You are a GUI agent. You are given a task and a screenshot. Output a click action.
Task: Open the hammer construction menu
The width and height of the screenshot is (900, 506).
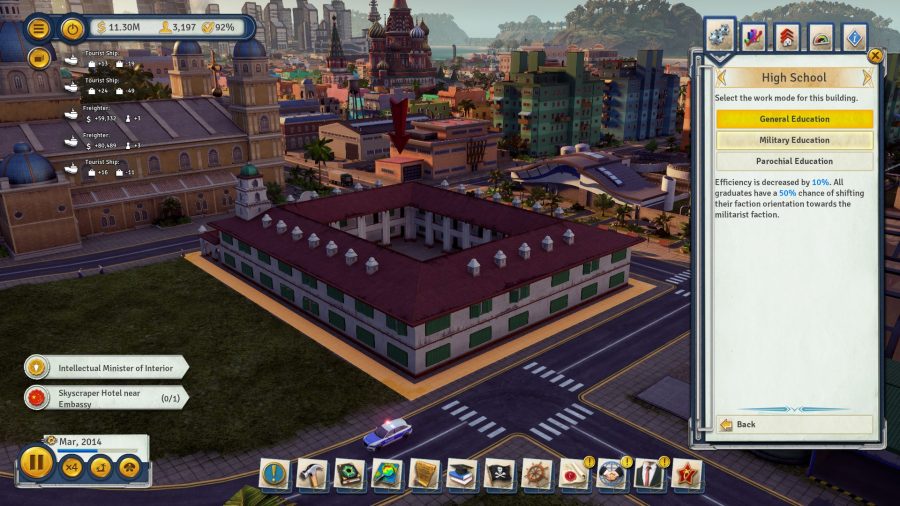point(311,474)
